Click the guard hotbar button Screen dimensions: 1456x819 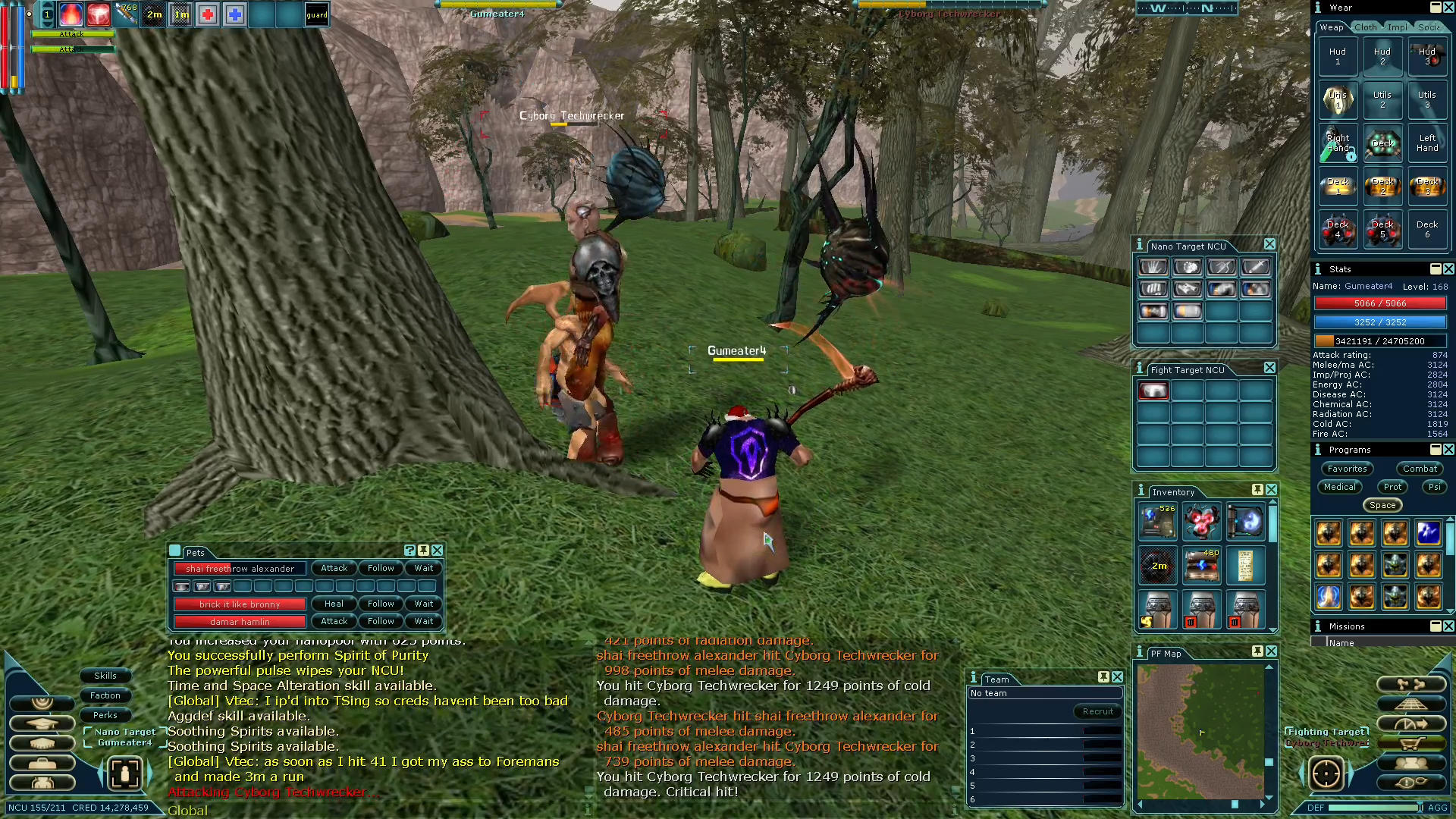(317, 14)
